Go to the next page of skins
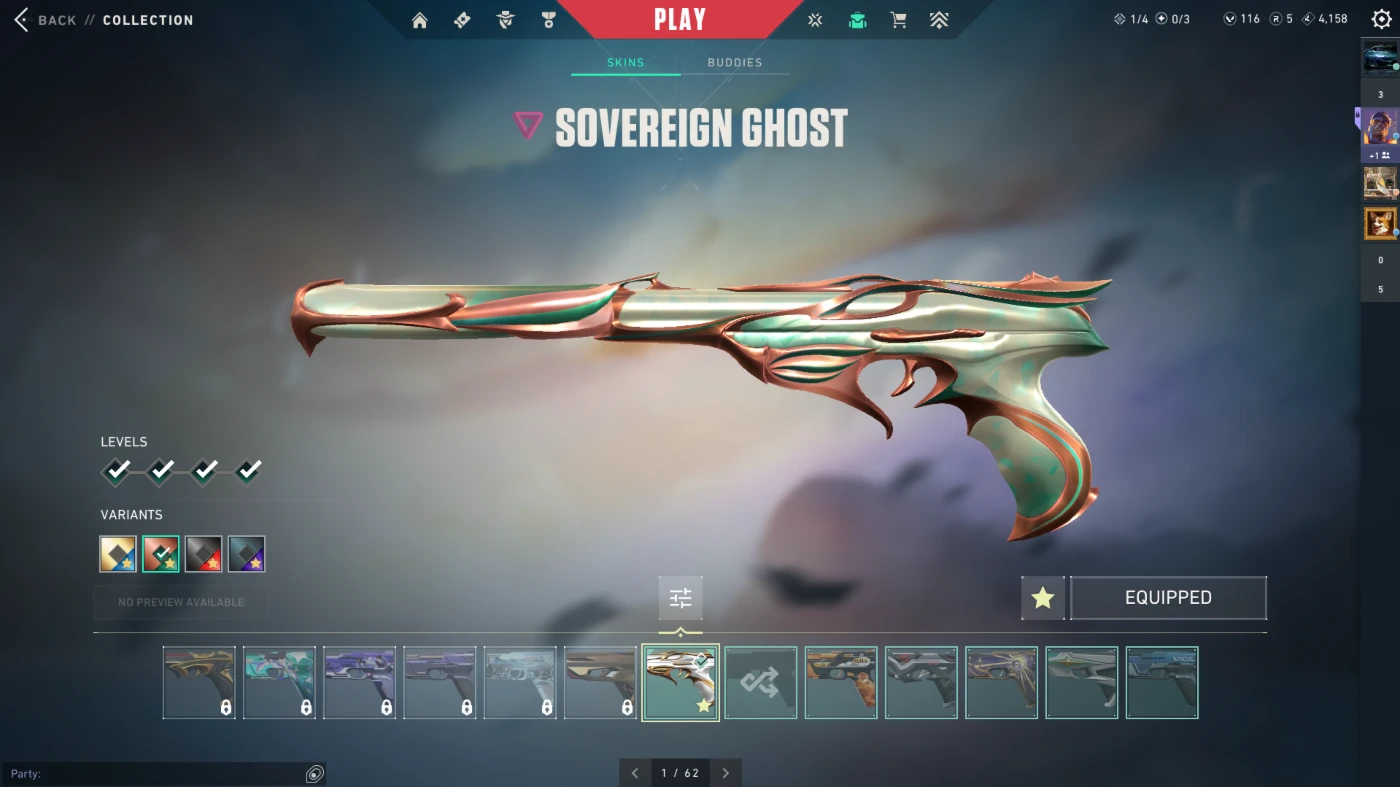The width and height of the screenshot is (1400, 787). 726,773
